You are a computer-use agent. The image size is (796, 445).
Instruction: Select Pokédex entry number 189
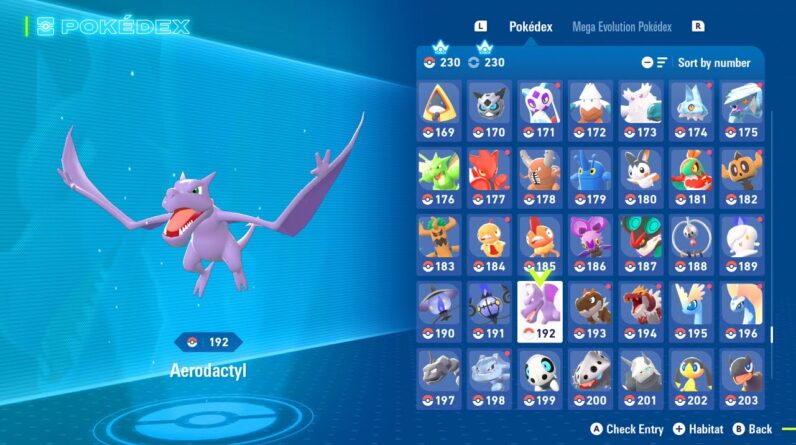click(x=743, y=243)
